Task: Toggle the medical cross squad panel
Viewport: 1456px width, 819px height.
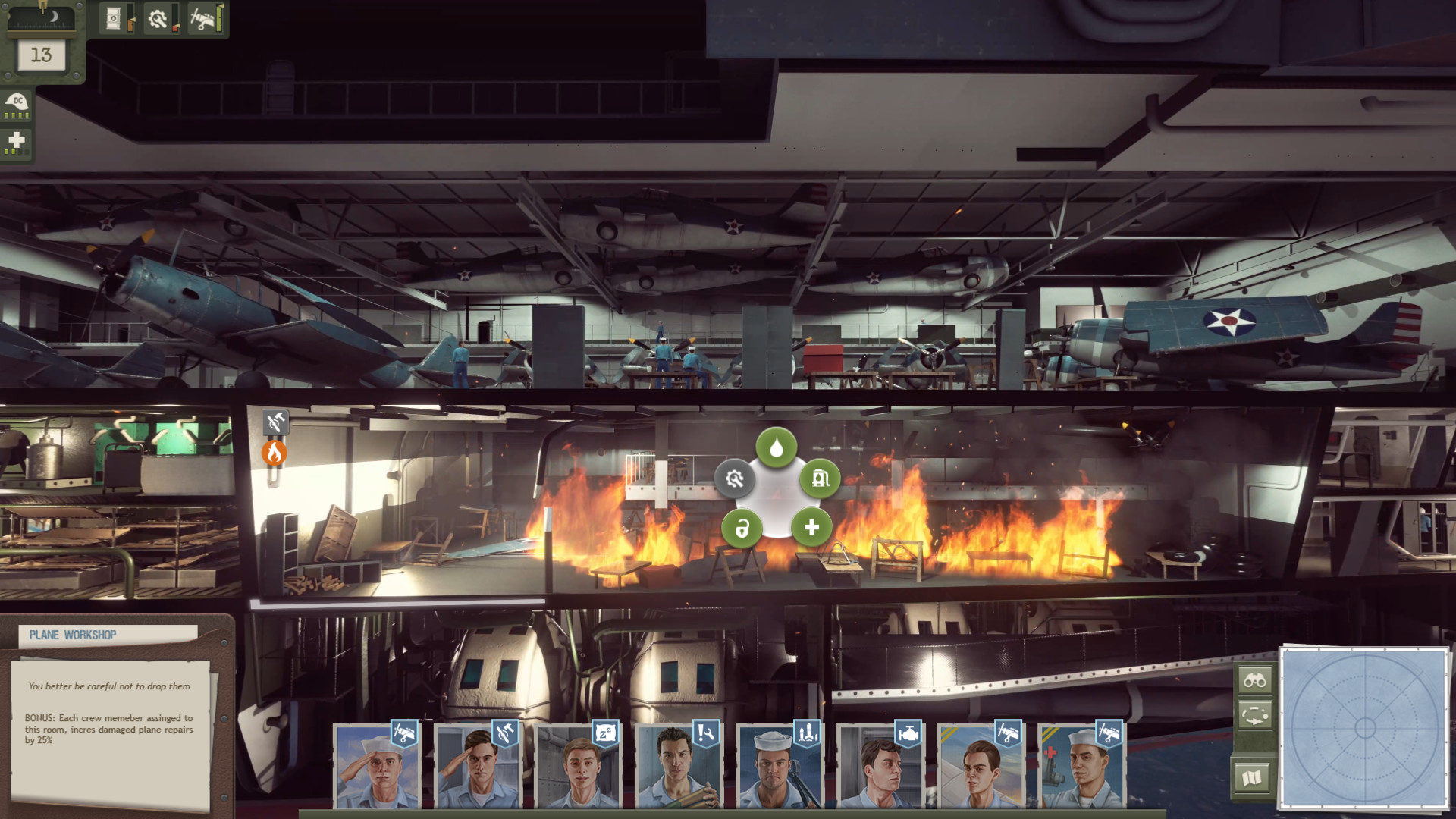Action: point(17,140)
